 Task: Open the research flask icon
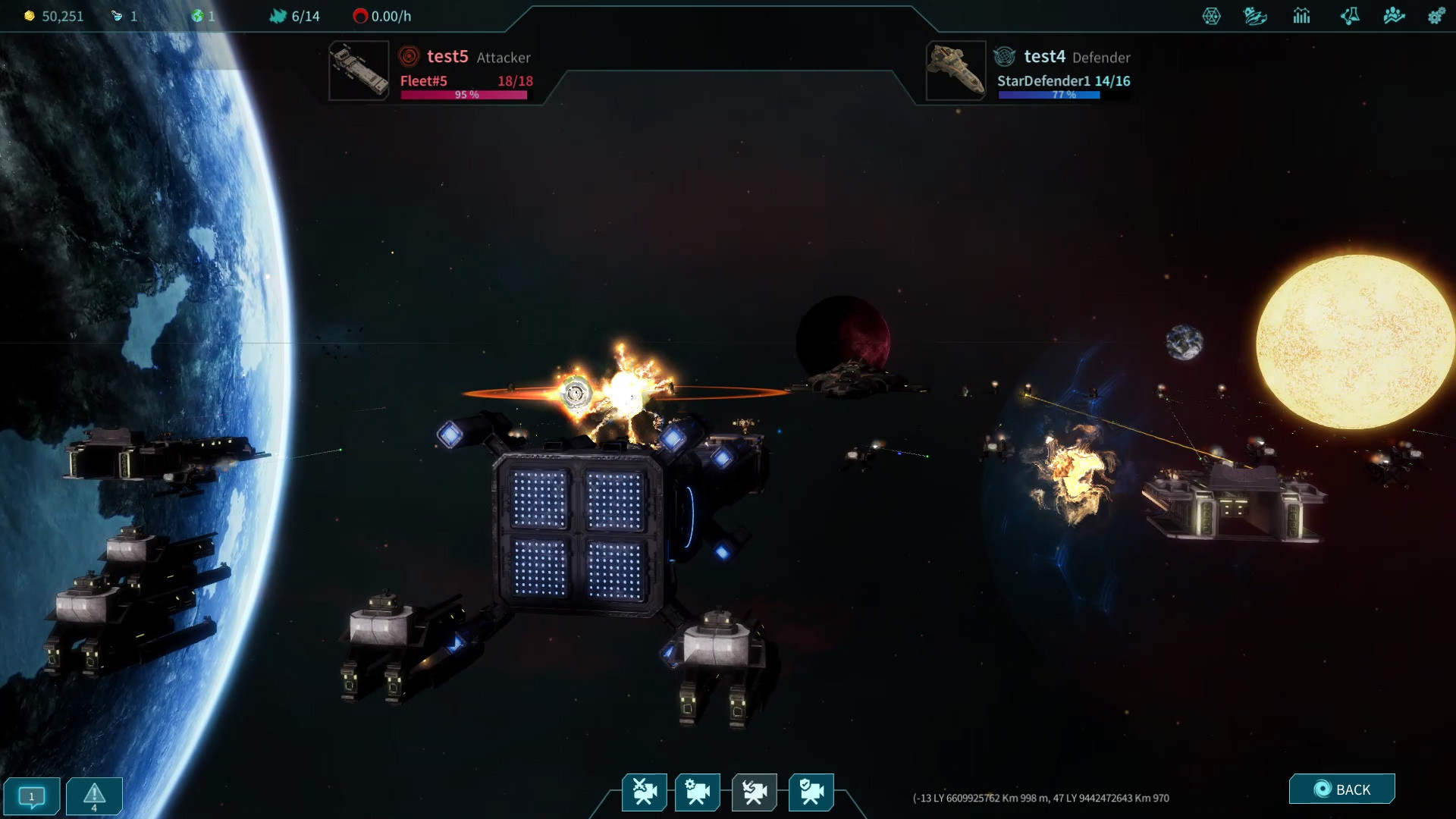point(1349,16)
